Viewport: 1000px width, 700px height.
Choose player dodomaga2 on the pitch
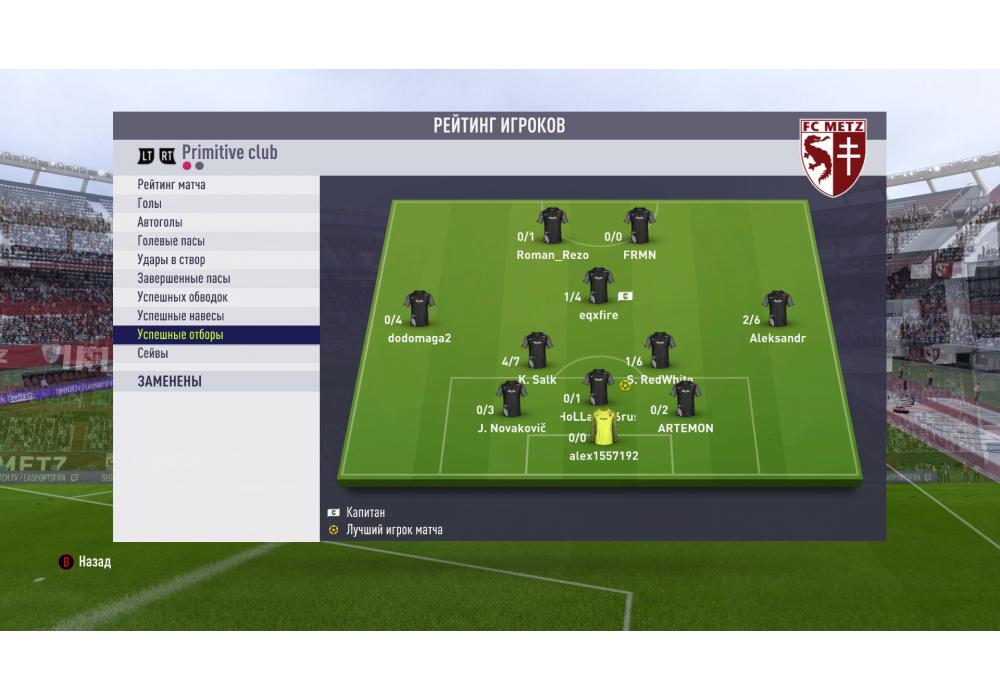[419, 309]
